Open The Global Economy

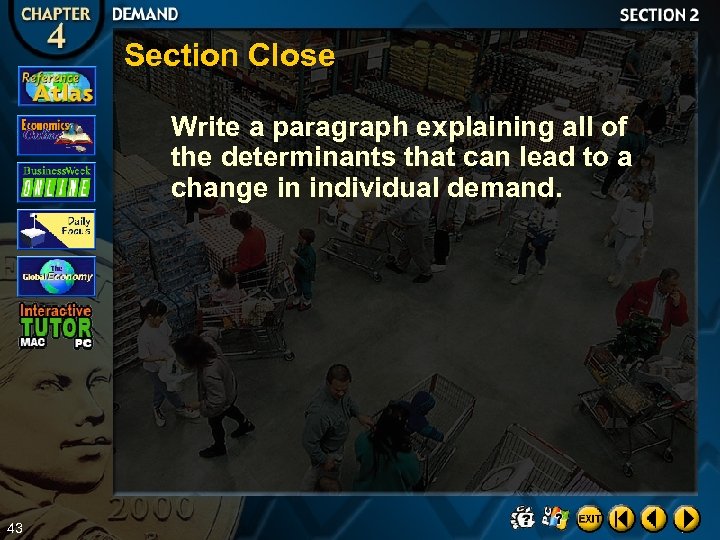[57, 276]
